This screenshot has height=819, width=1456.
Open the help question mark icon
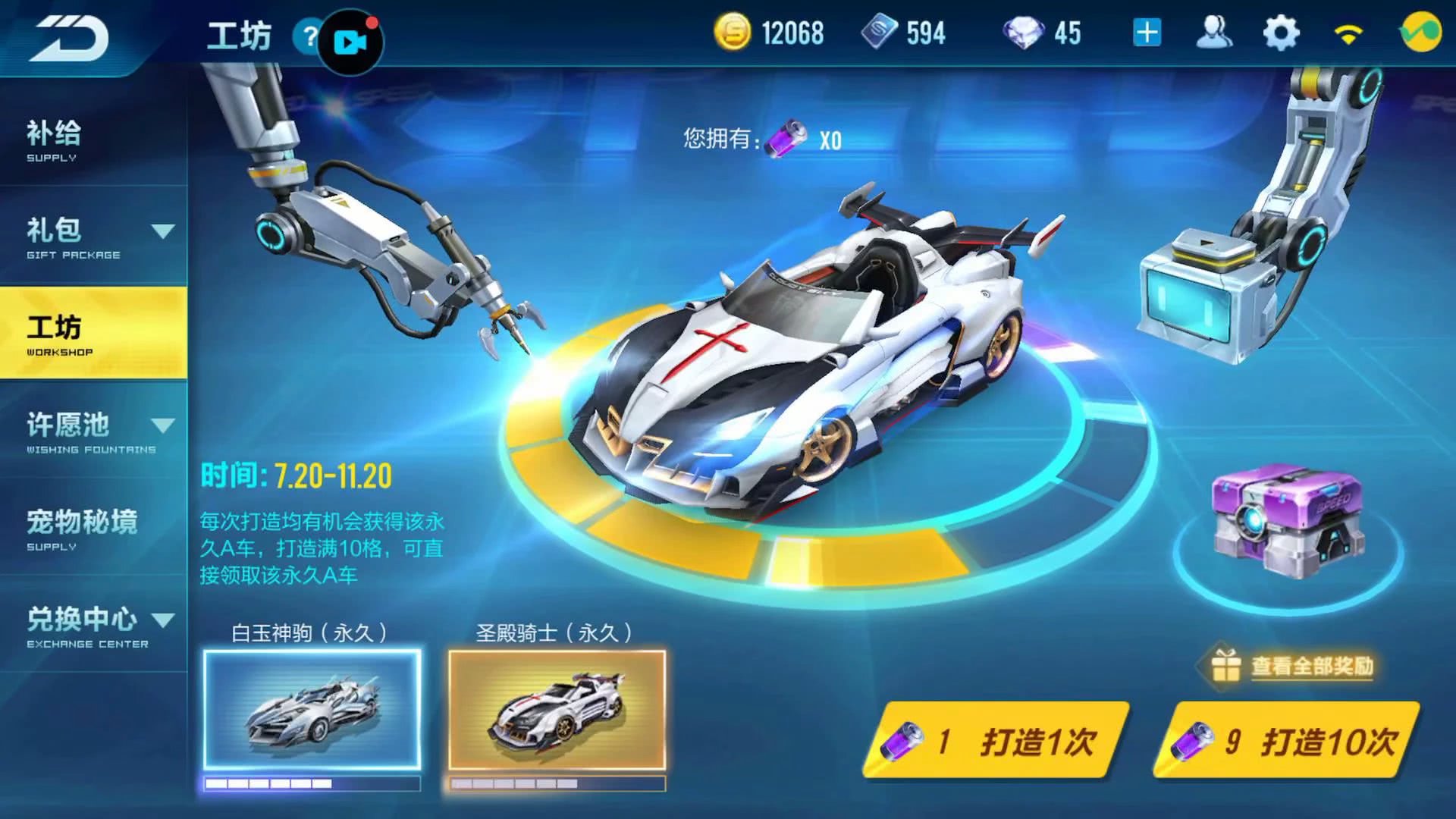309,34
